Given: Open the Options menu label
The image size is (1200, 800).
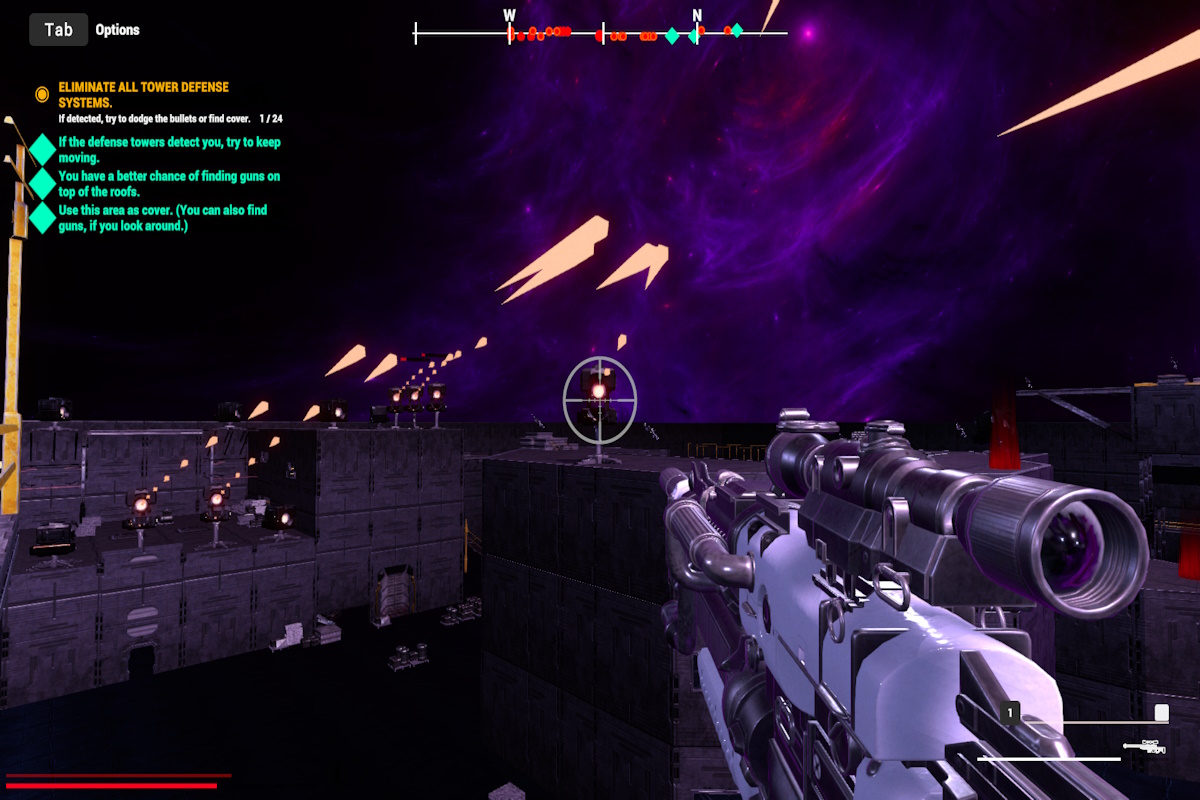Looking at the screenshot, I should (x=117, y=30).
